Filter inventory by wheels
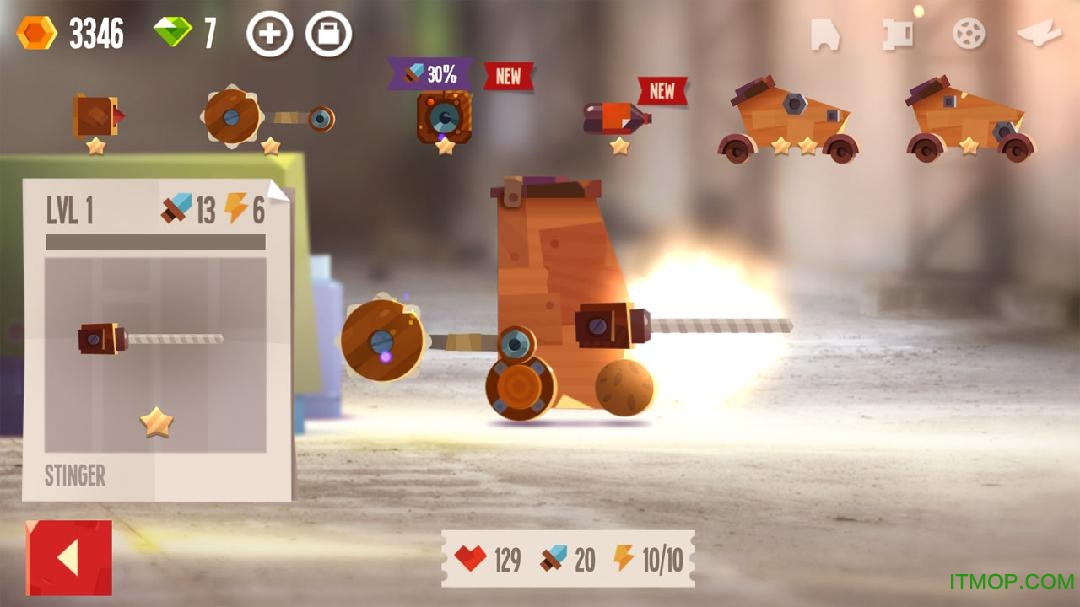 click(x=968, y=34)
